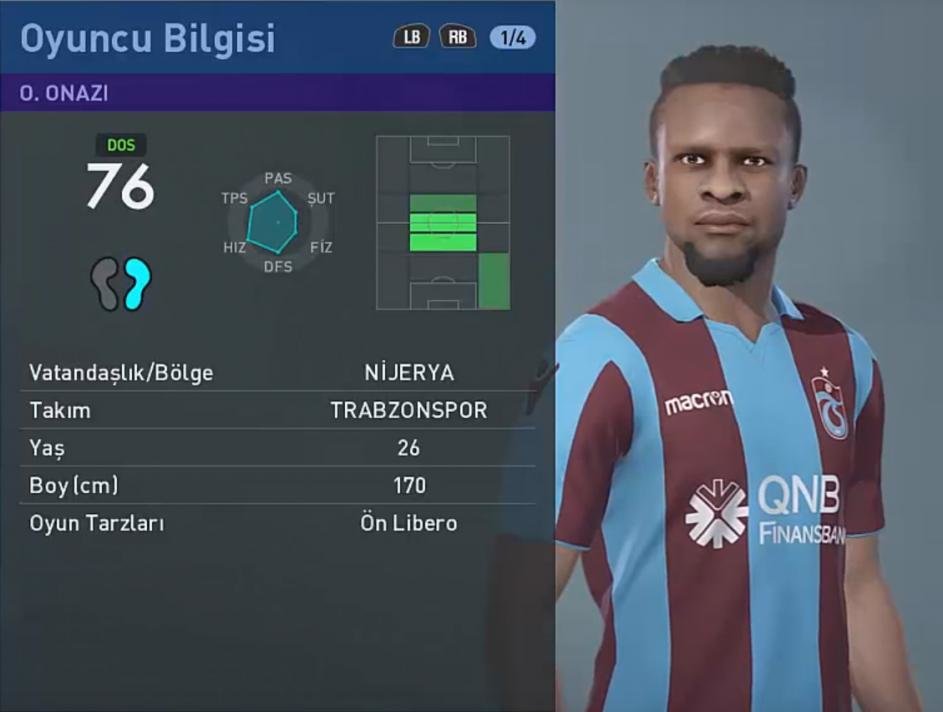The image size is (943, 712).
Task: Click the preferred foot icon
Action: [120, 283]
